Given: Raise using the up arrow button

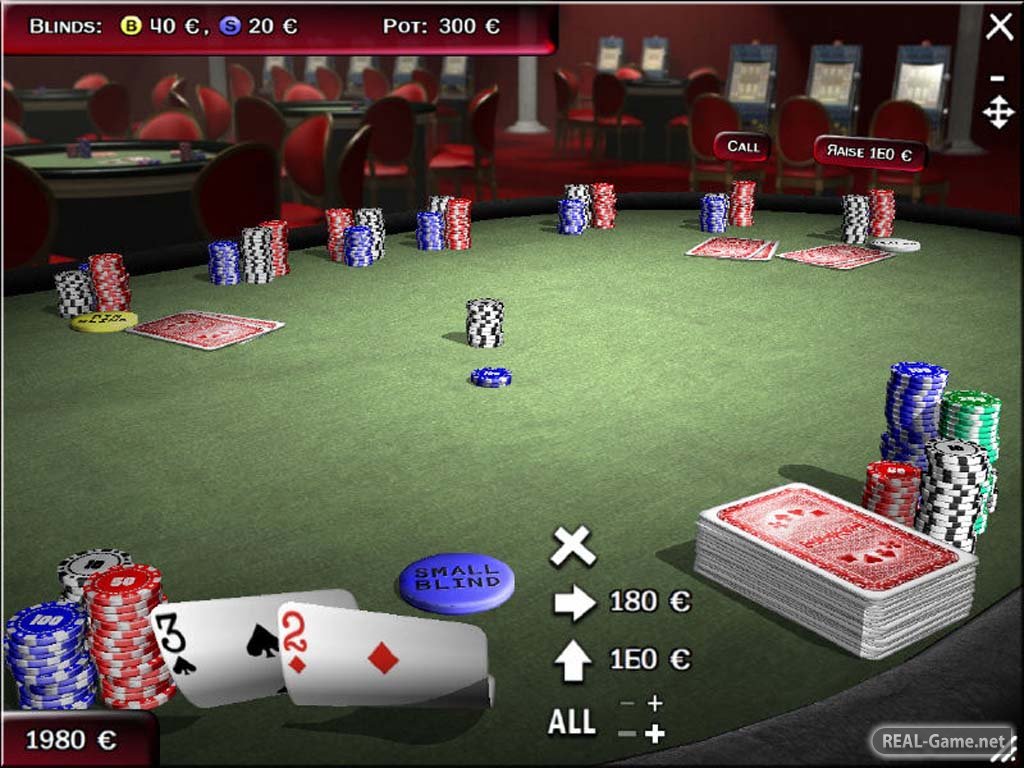Looking at the screenshot, I should click(573, 660).
